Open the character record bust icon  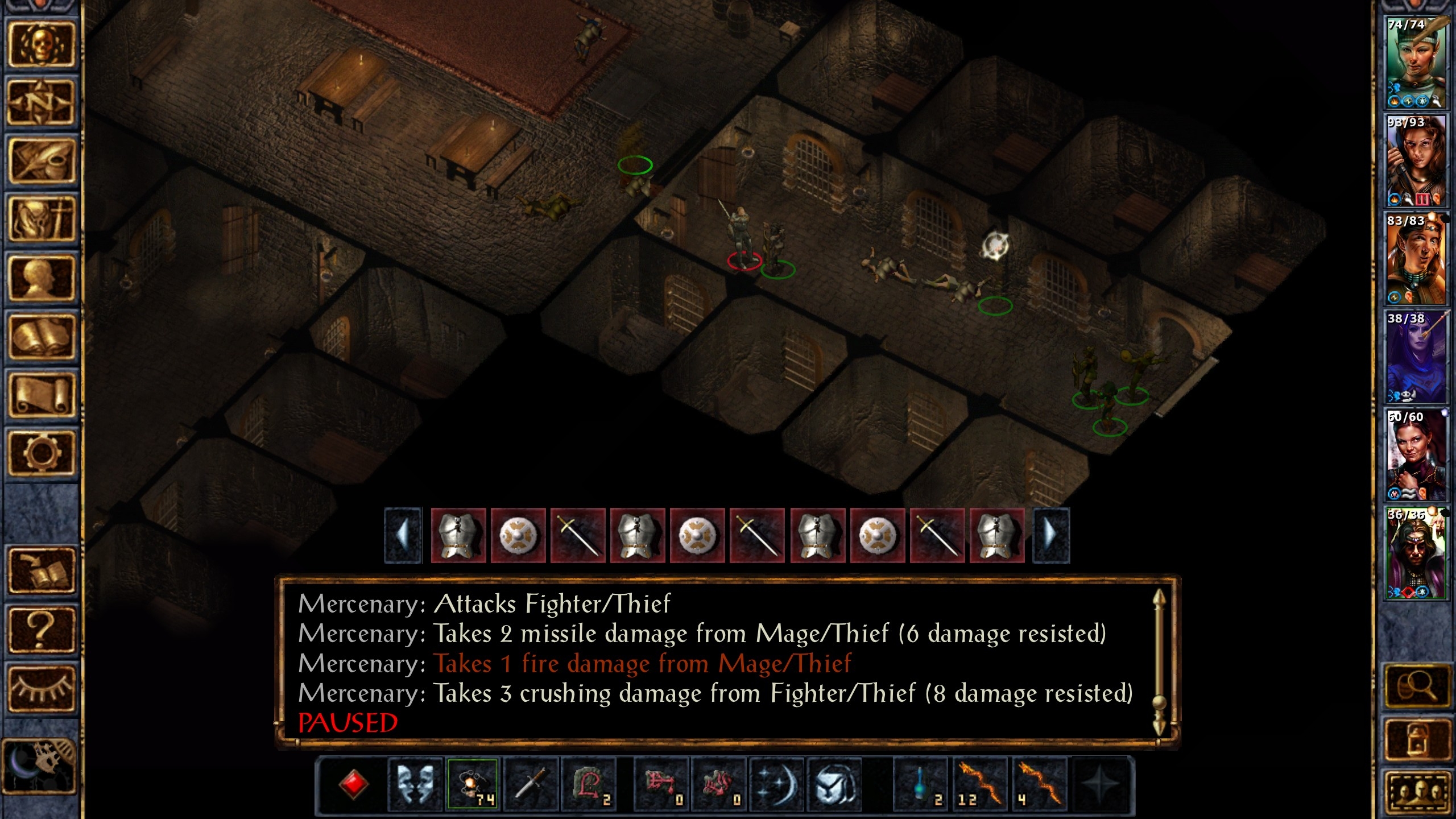click(x=41, y=278)
